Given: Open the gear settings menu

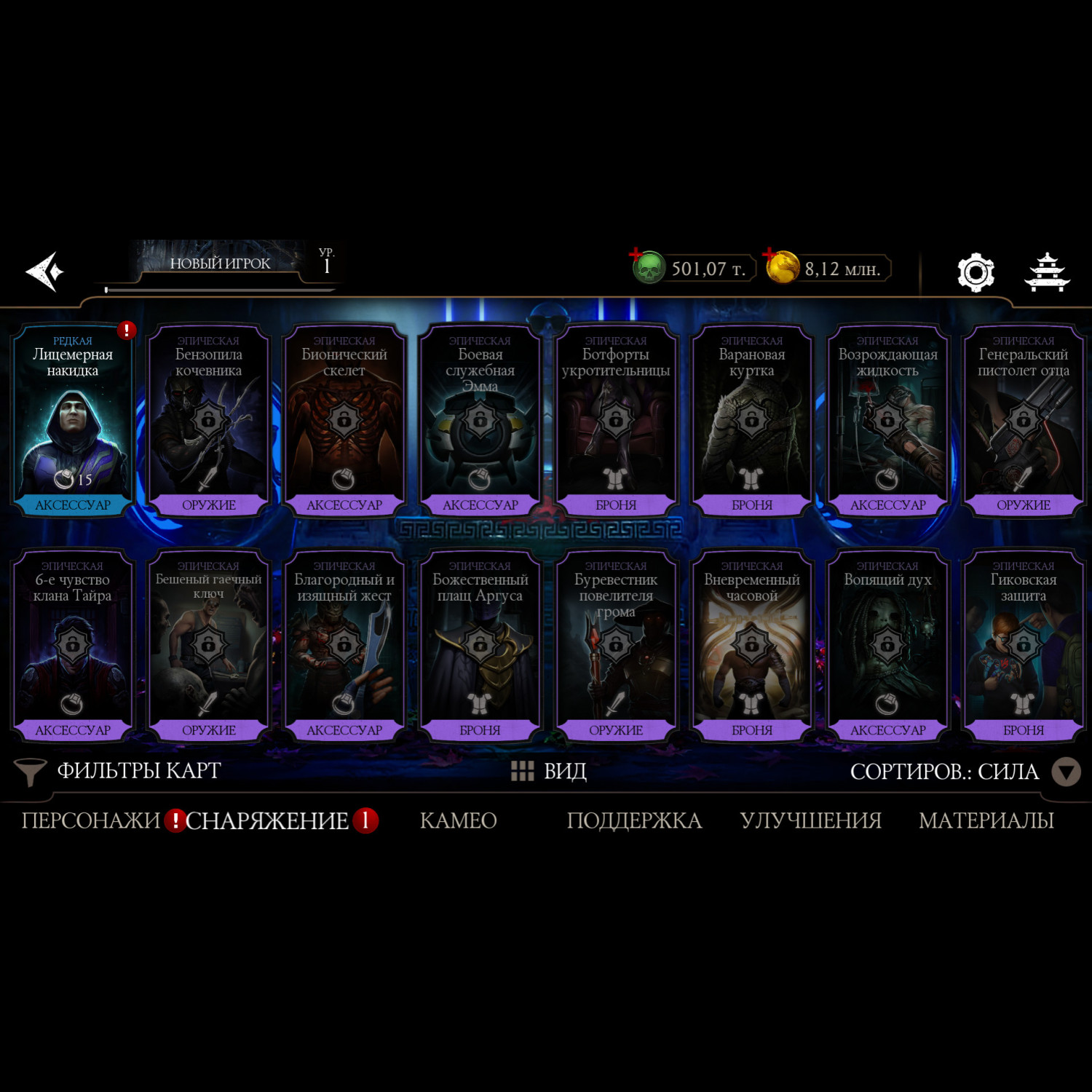Looking at the screenshot, I should 976,272.
